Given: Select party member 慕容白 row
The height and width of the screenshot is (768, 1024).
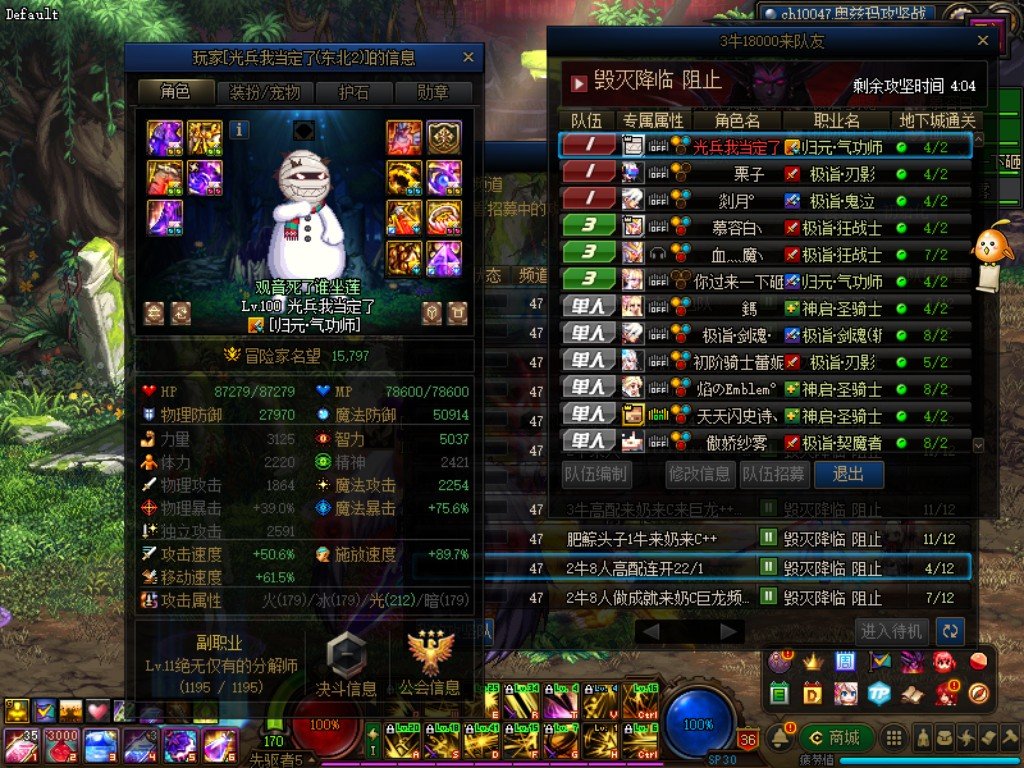Looking at the screenshot, I should point(764,228).
